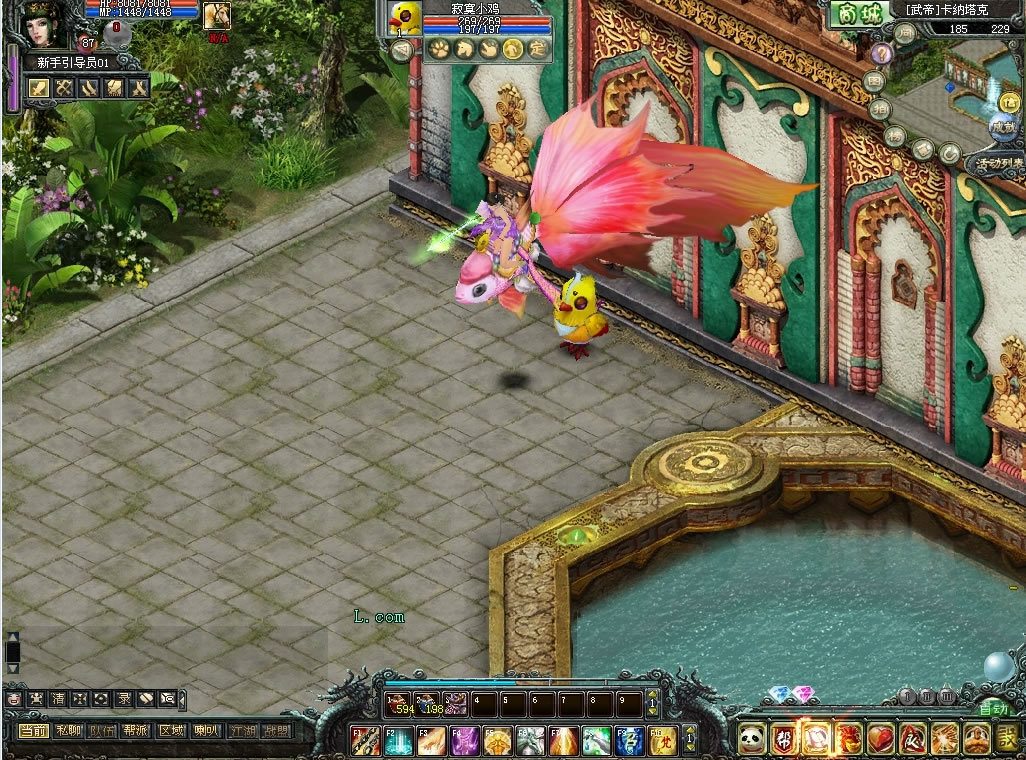Activate the F2 cyan skill
This screenshot has height=760, width=1026.
pyautogui.click(x=399, y=741)
